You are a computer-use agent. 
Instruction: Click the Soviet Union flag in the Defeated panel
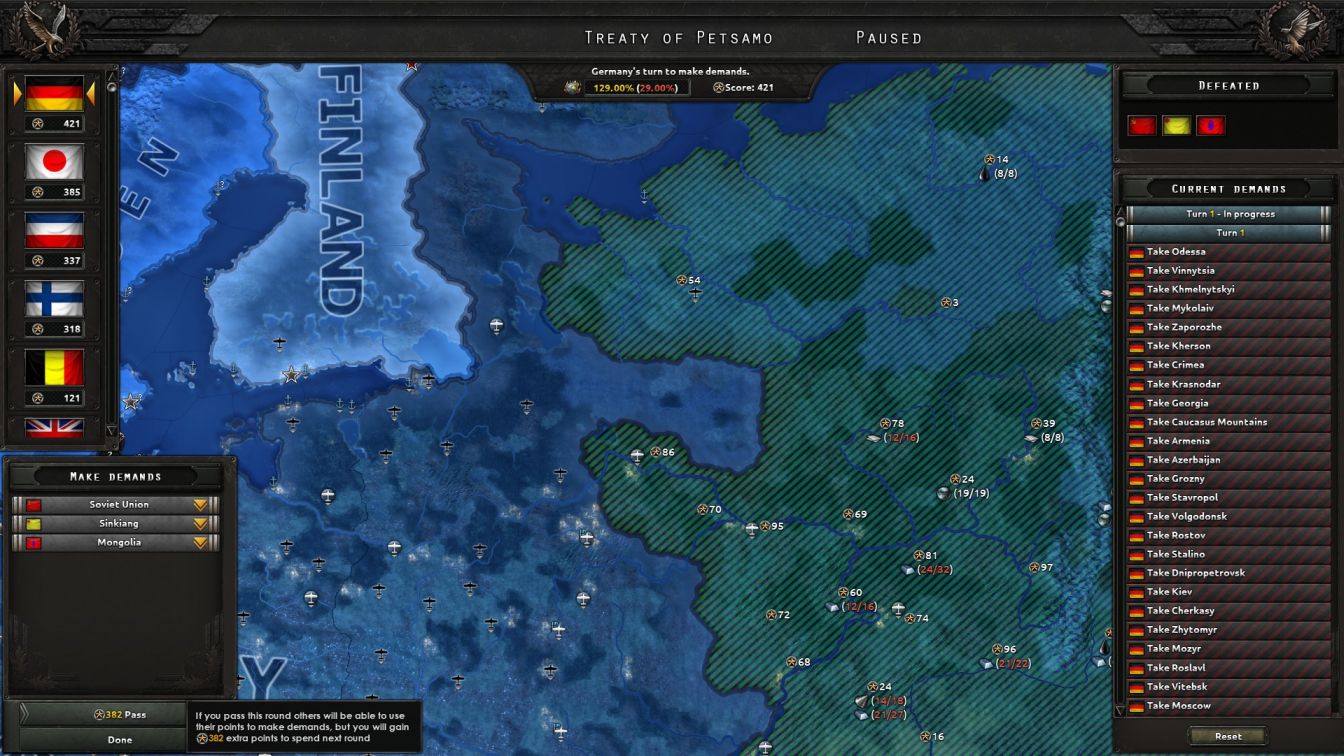(x=1140, y=124)
